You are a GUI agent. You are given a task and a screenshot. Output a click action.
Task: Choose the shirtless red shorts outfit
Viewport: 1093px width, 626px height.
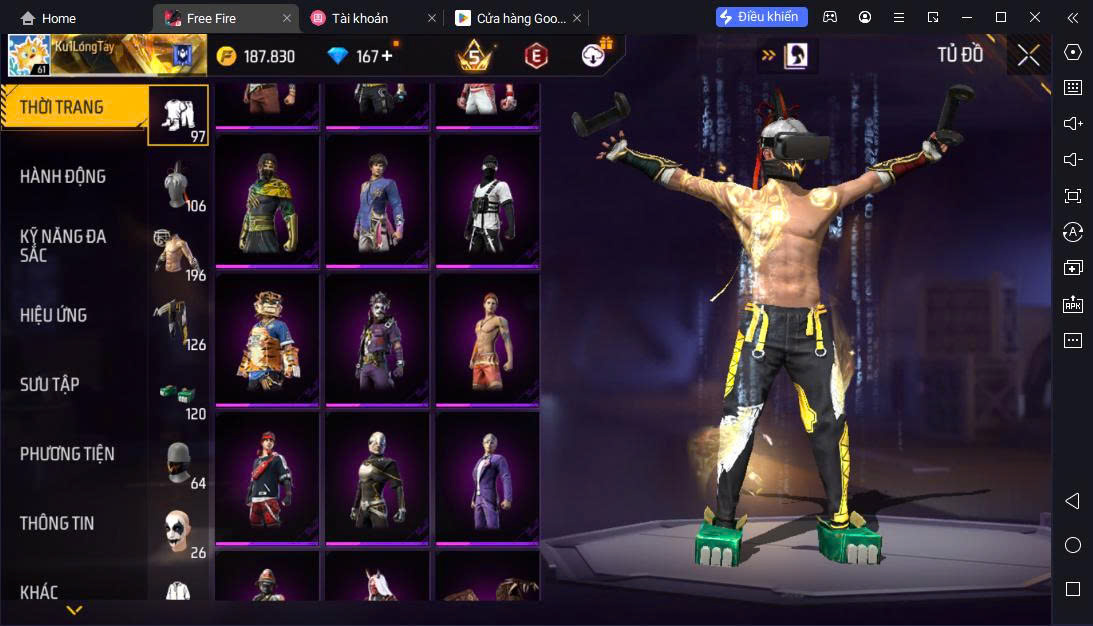point(487,339)
